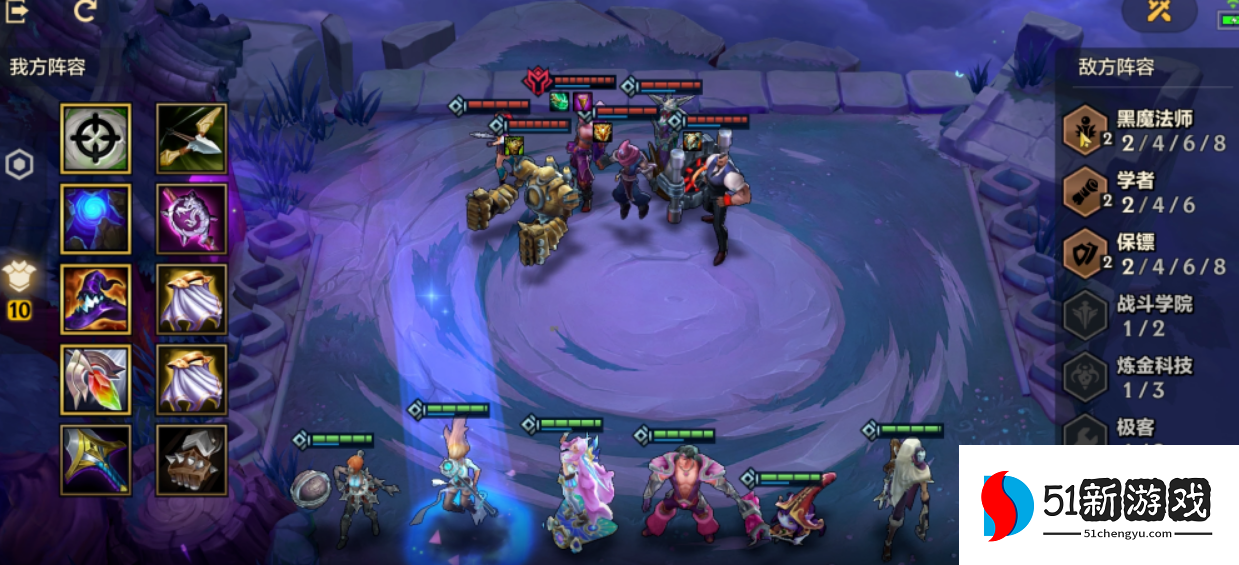1239x565 pixels.
Task: Tap the exit icon in the top corner
Action: [x=17, y=10]
